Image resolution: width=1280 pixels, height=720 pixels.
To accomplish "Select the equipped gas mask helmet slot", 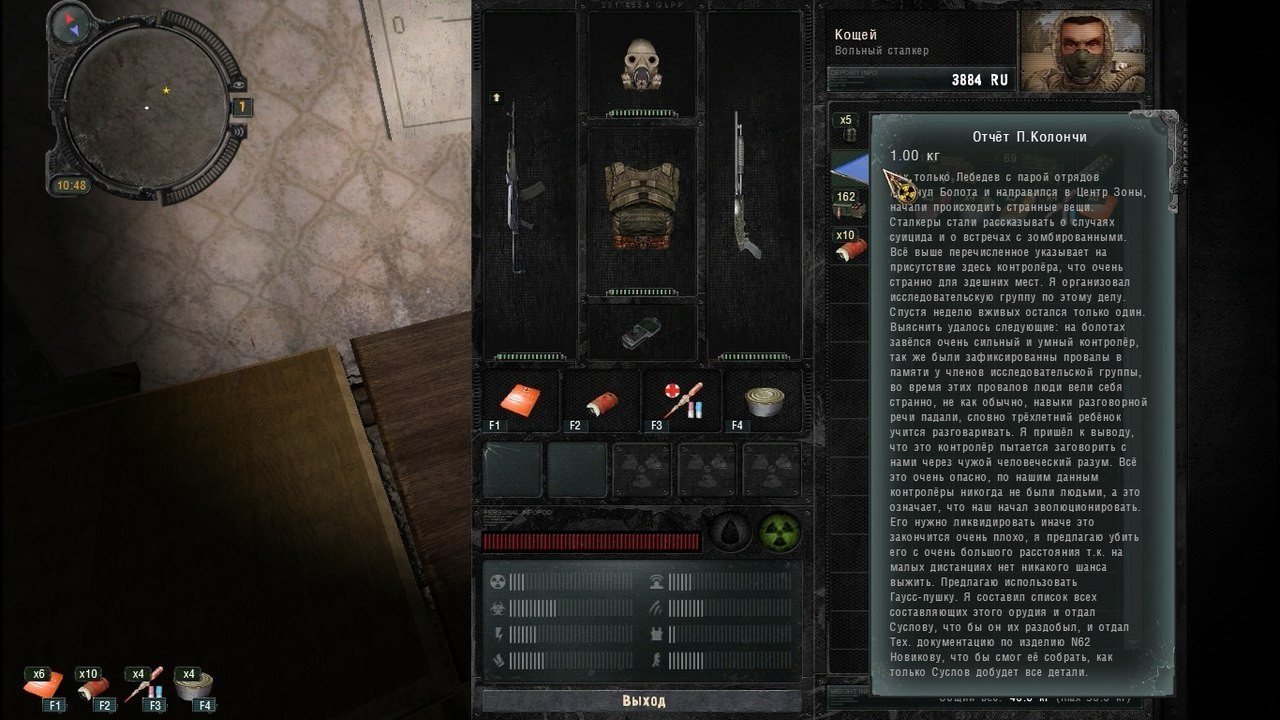I will (x=642, y=64).
